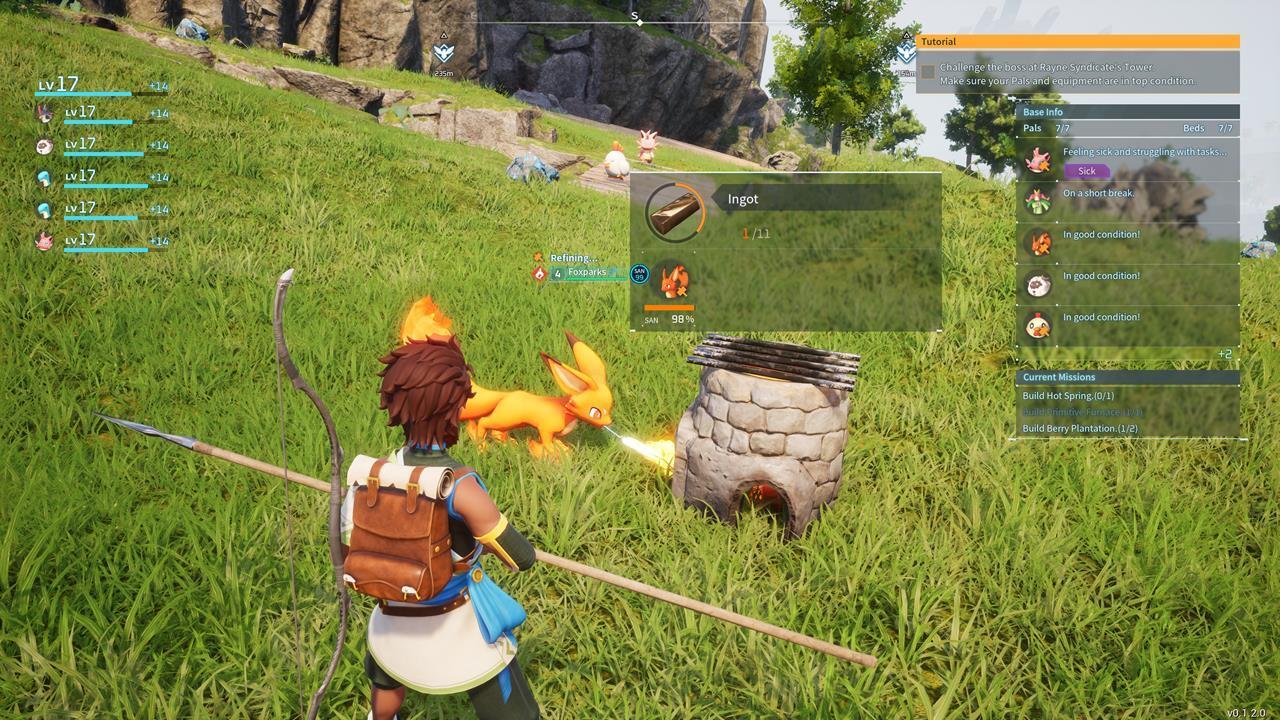Expand the Base Info panel header

1042,112
